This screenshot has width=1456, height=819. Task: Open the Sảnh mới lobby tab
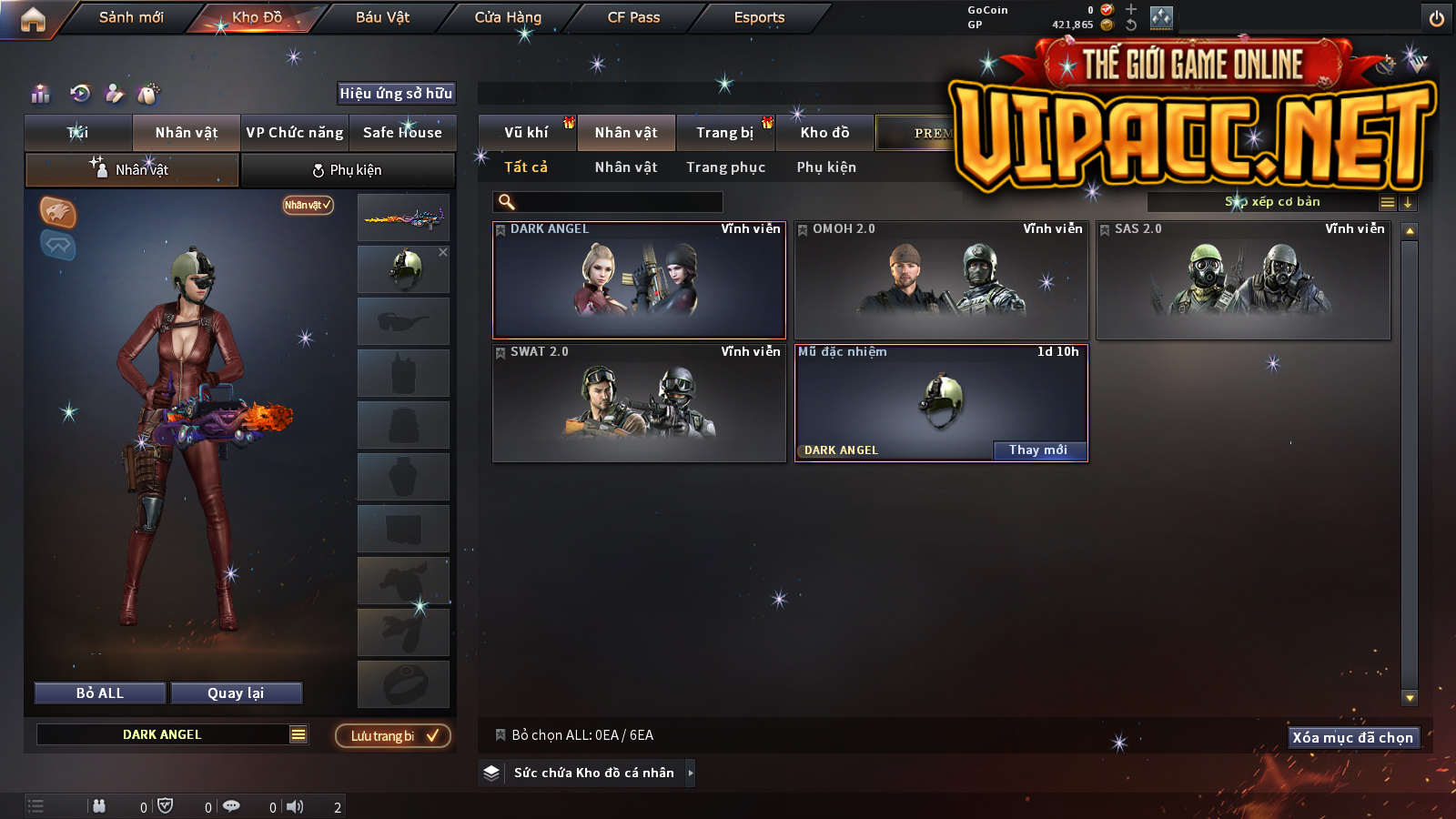coord(131,17)
